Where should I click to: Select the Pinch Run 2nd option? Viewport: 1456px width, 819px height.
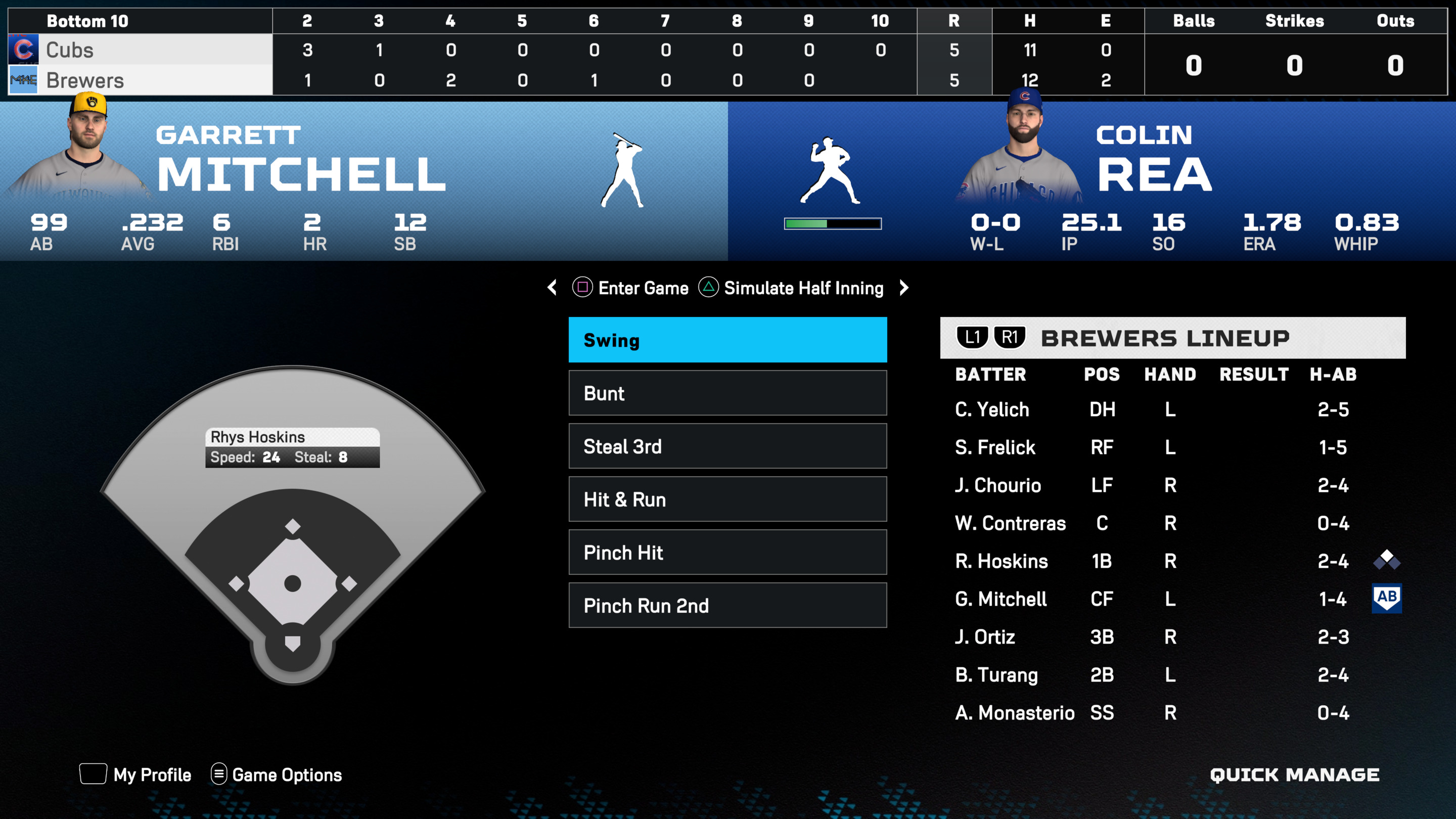click(727, 605)
